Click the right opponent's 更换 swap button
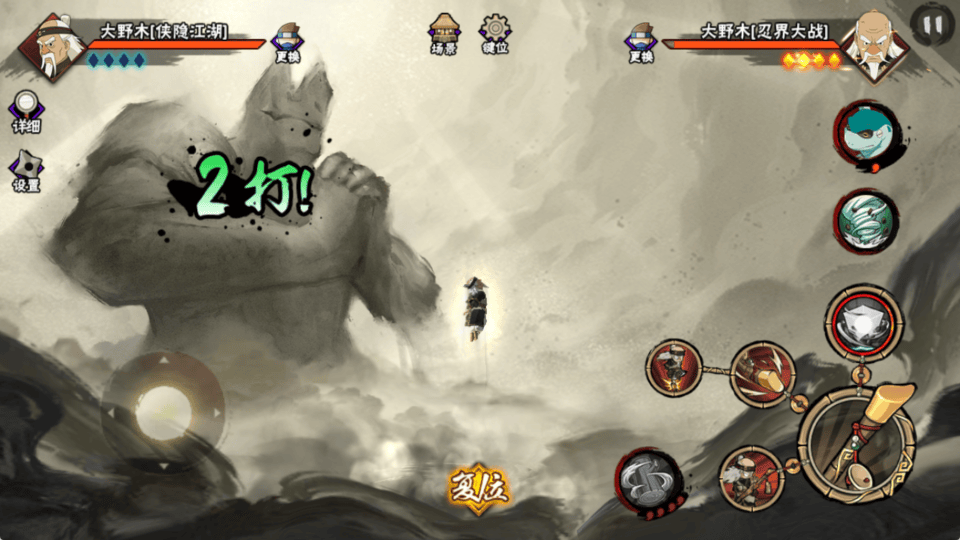The height and width of the screenshot is (540, 960). [x=641, y=43]
